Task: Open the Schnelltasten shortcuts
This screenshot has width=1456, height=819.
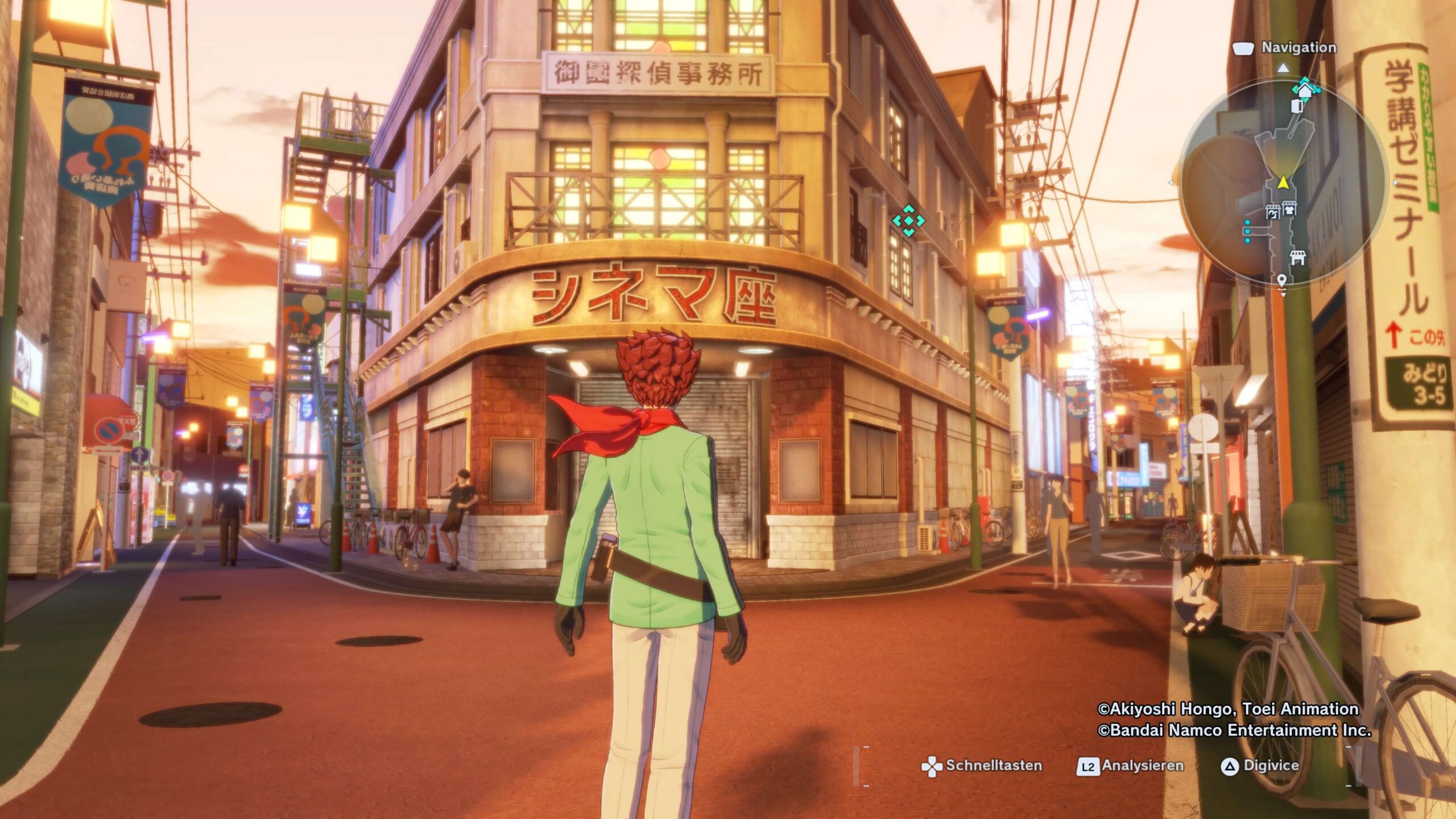Action: [x=982, y=766]
